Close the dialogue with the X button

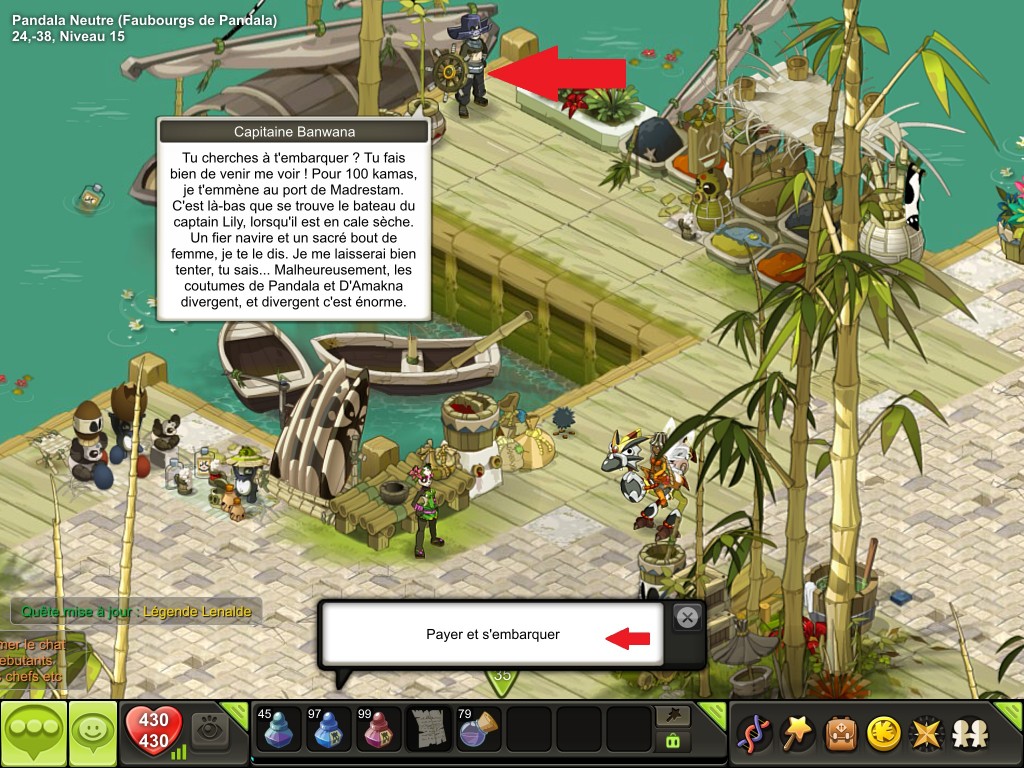(687, 618)
